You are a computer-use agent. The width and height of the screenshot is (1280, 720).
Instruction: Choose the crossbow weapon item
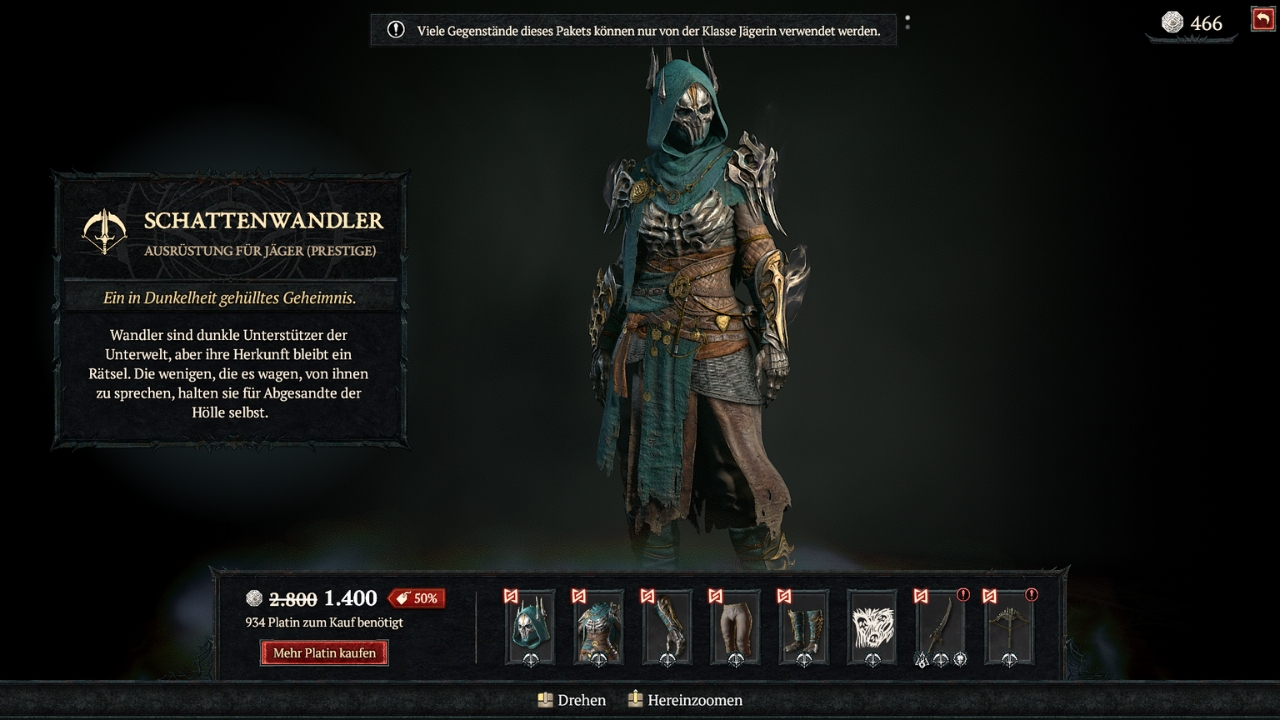pyautogui.click(x=1008, y=627)
